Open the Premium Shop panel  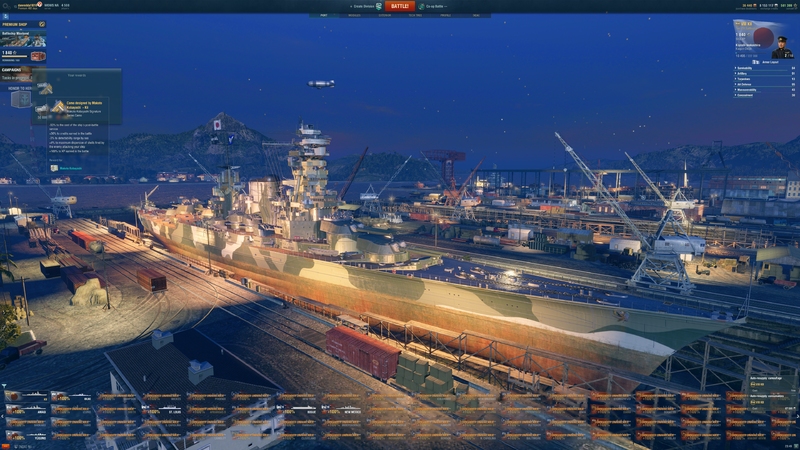point(23,25)
